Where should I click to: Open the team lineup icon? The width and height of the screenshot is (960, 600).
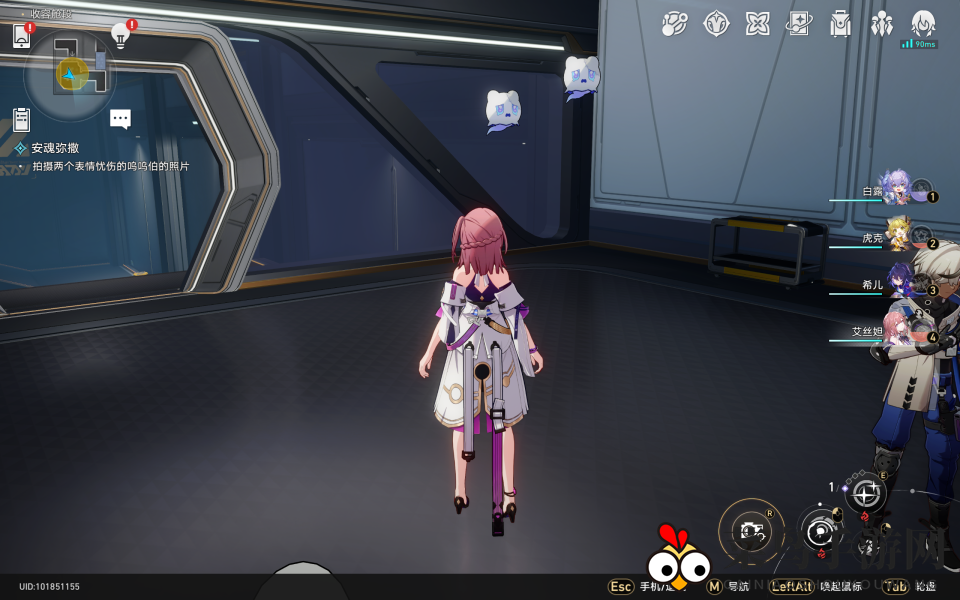pyautogui.click(x=882, y=24)
